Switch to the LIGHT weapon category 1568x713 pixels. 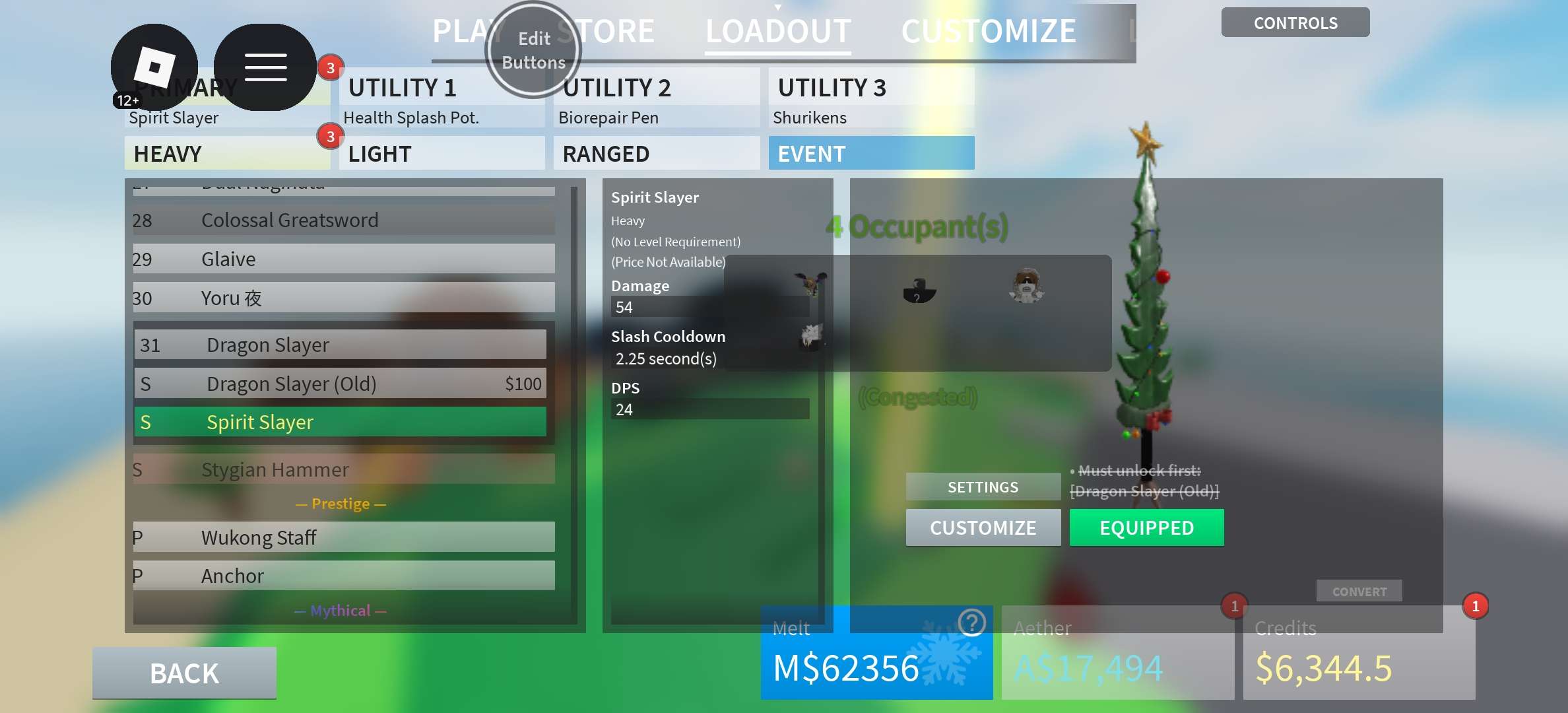click(x=441, y=153)
